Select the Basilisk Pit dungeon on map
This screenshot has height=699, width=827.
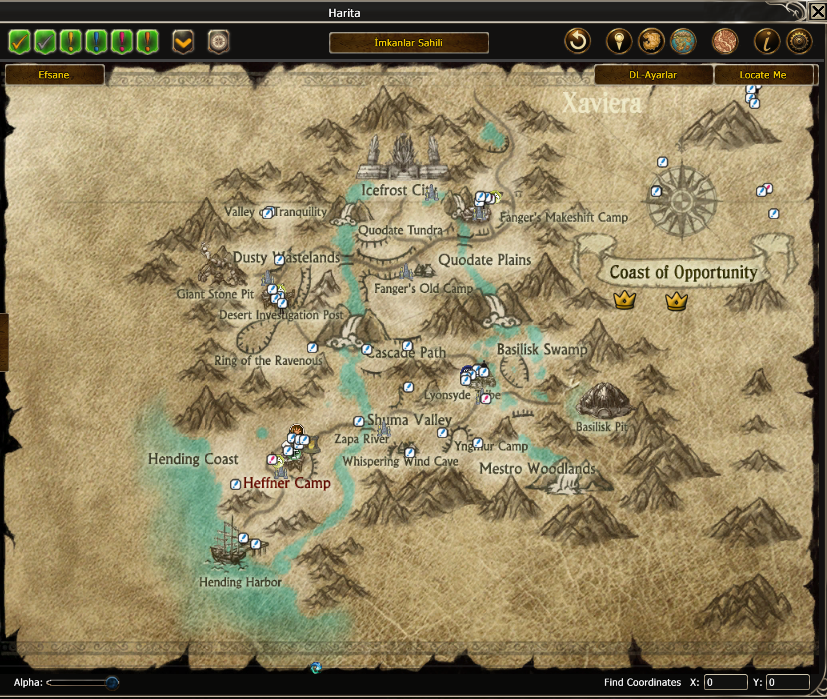click(x=604, y=402)
